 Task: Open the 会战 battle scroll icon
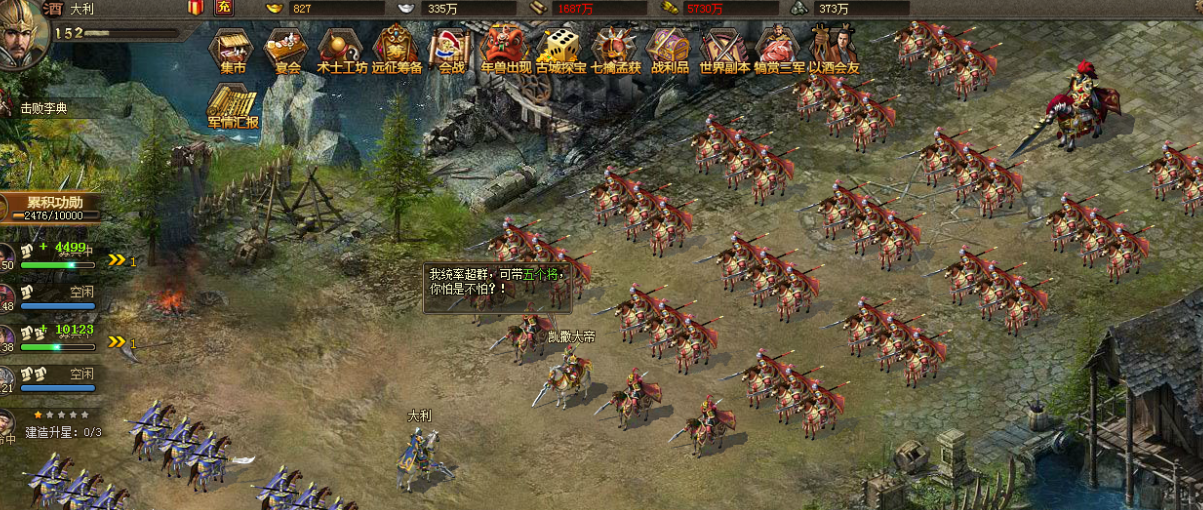pyautogui.click(x=451, y=47)
